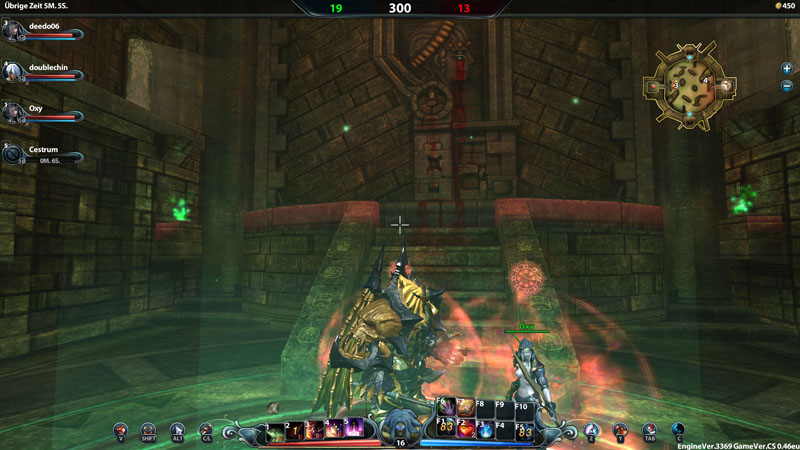Use the item in the F7 slot

(466, 408)
